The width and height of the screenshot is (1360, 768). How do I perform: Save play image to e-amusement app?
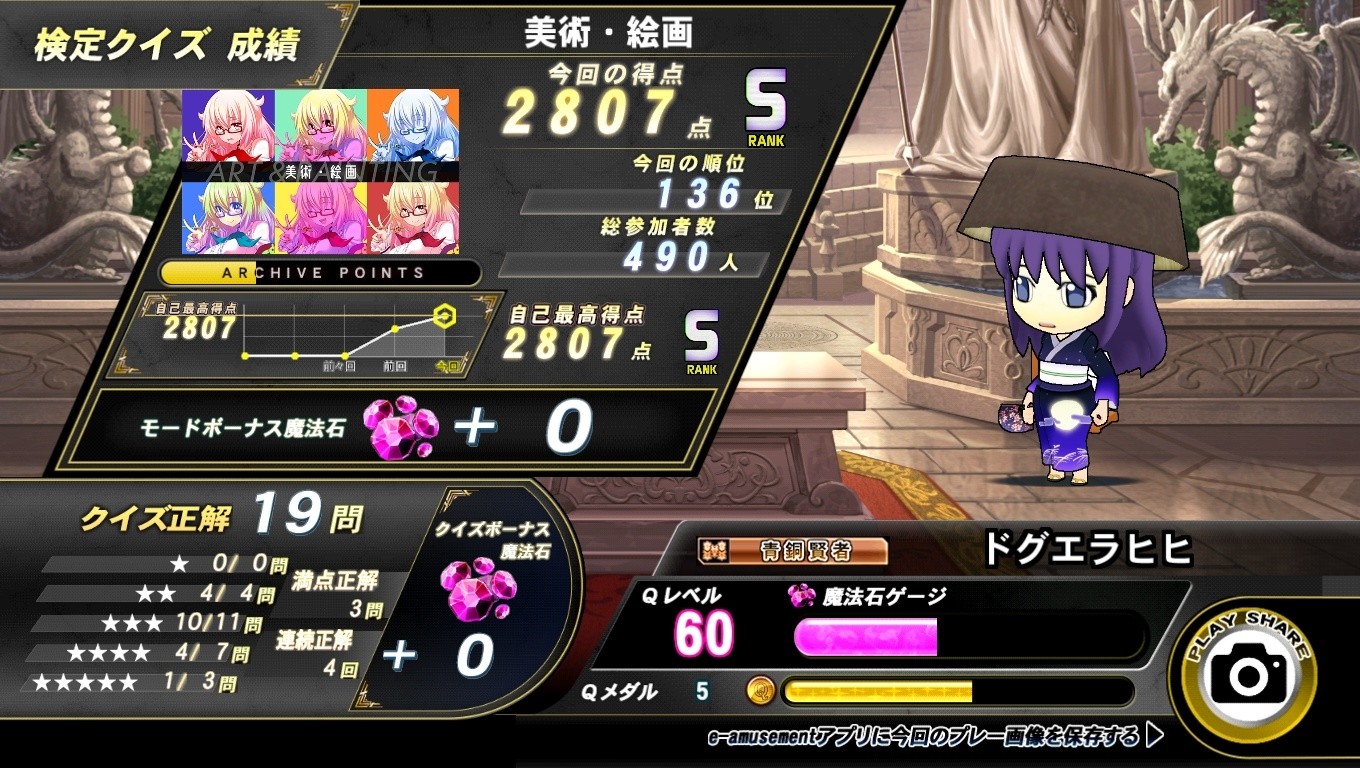point(935,737)
